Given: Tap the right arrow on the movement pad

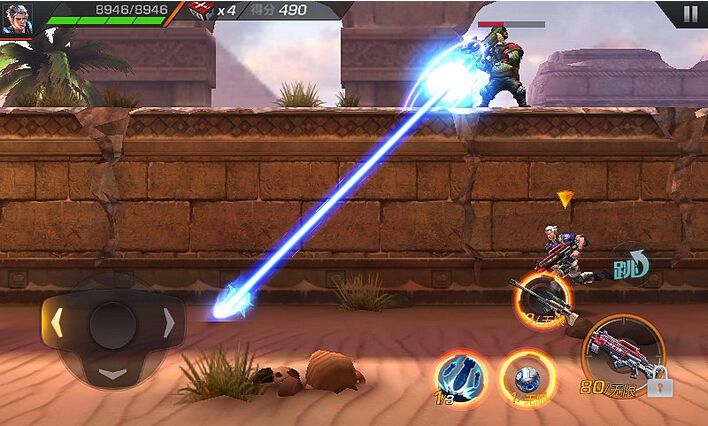Looking at the screenshot, I should click(x=169, y=323).
